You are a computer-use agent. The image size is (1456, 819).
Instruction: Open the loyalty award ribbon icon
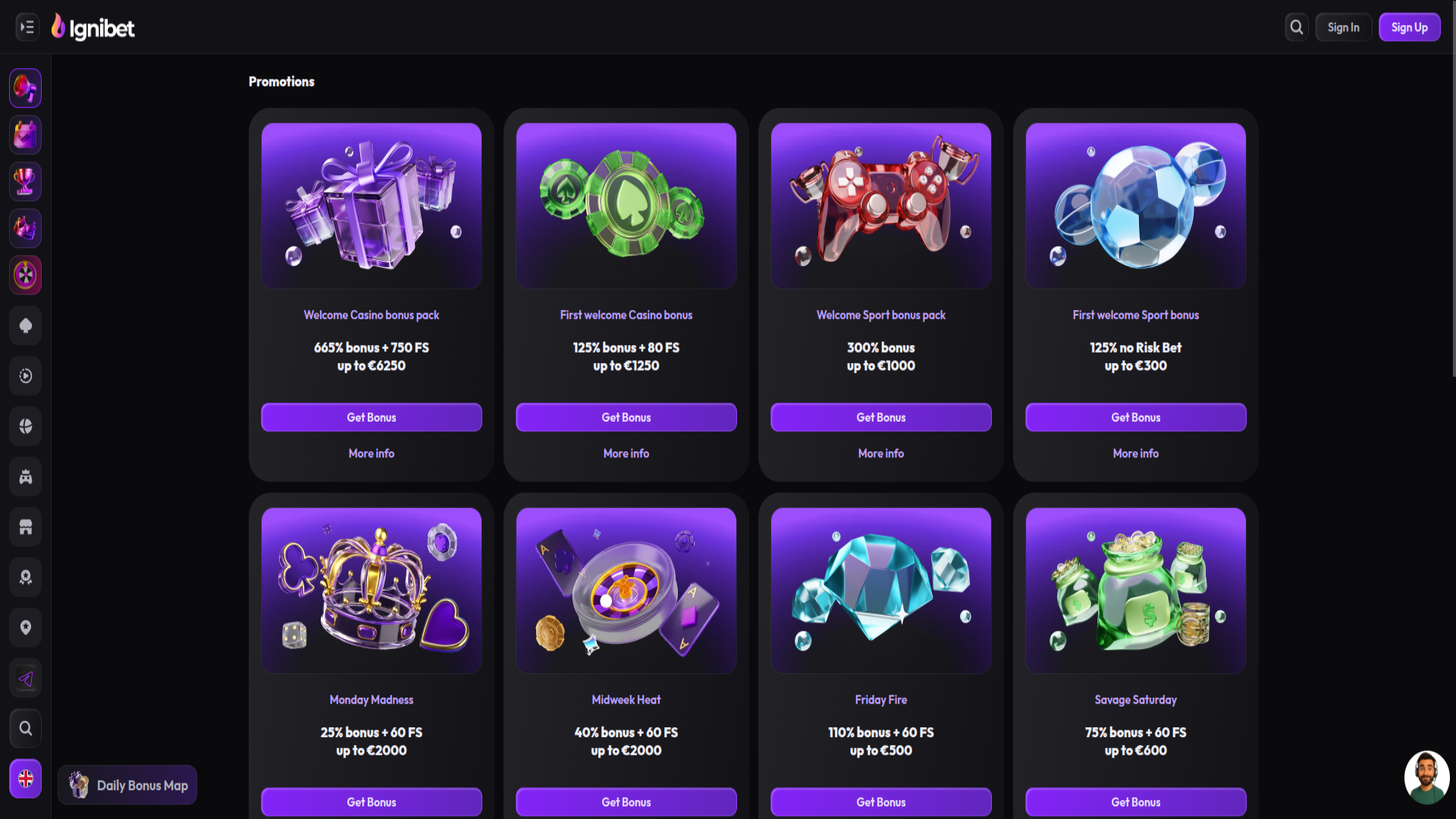25,577
